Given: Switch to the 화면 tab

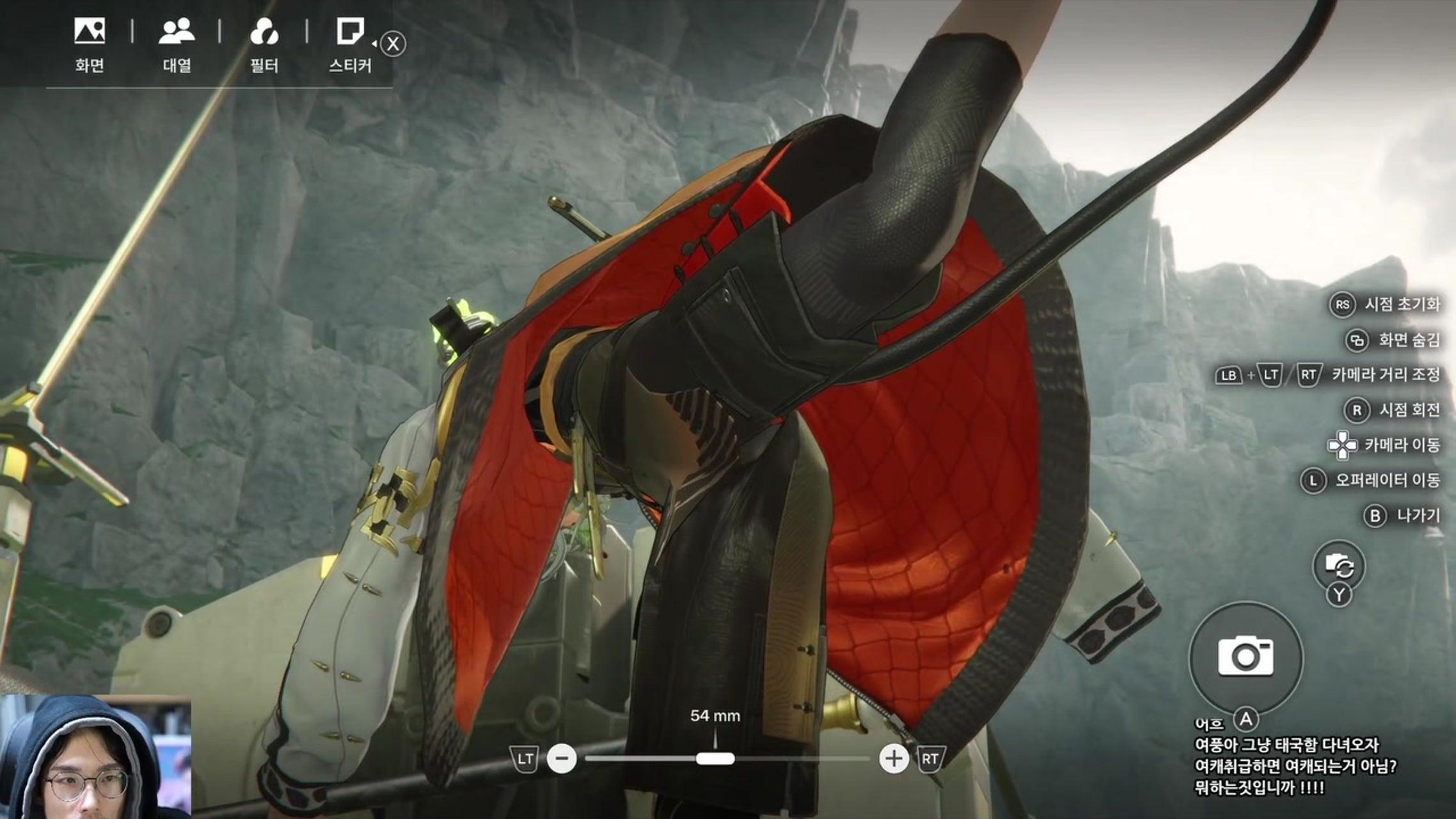Looking at the screenshot, I should pyautogui.click(x=90, y=44).
